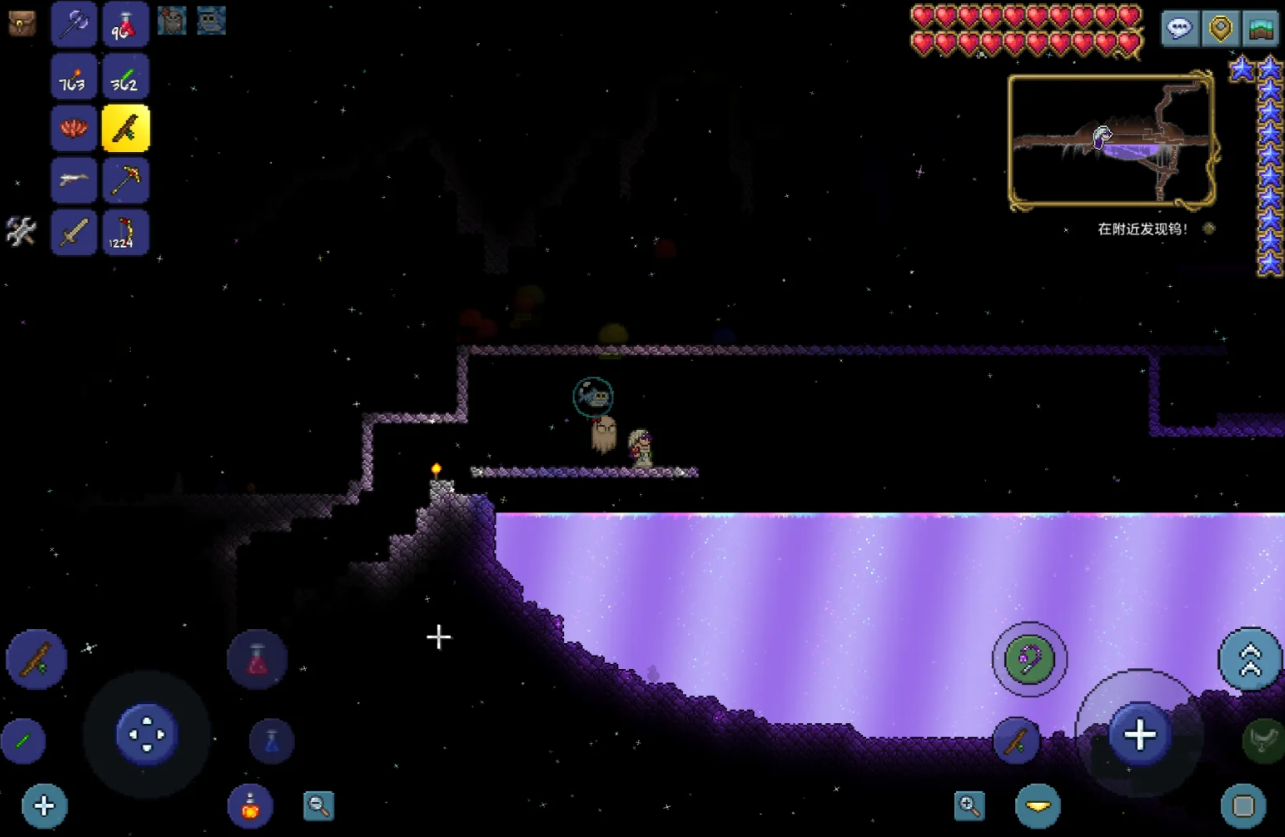Zoom in with the plus magnifier

click(969, 806)
